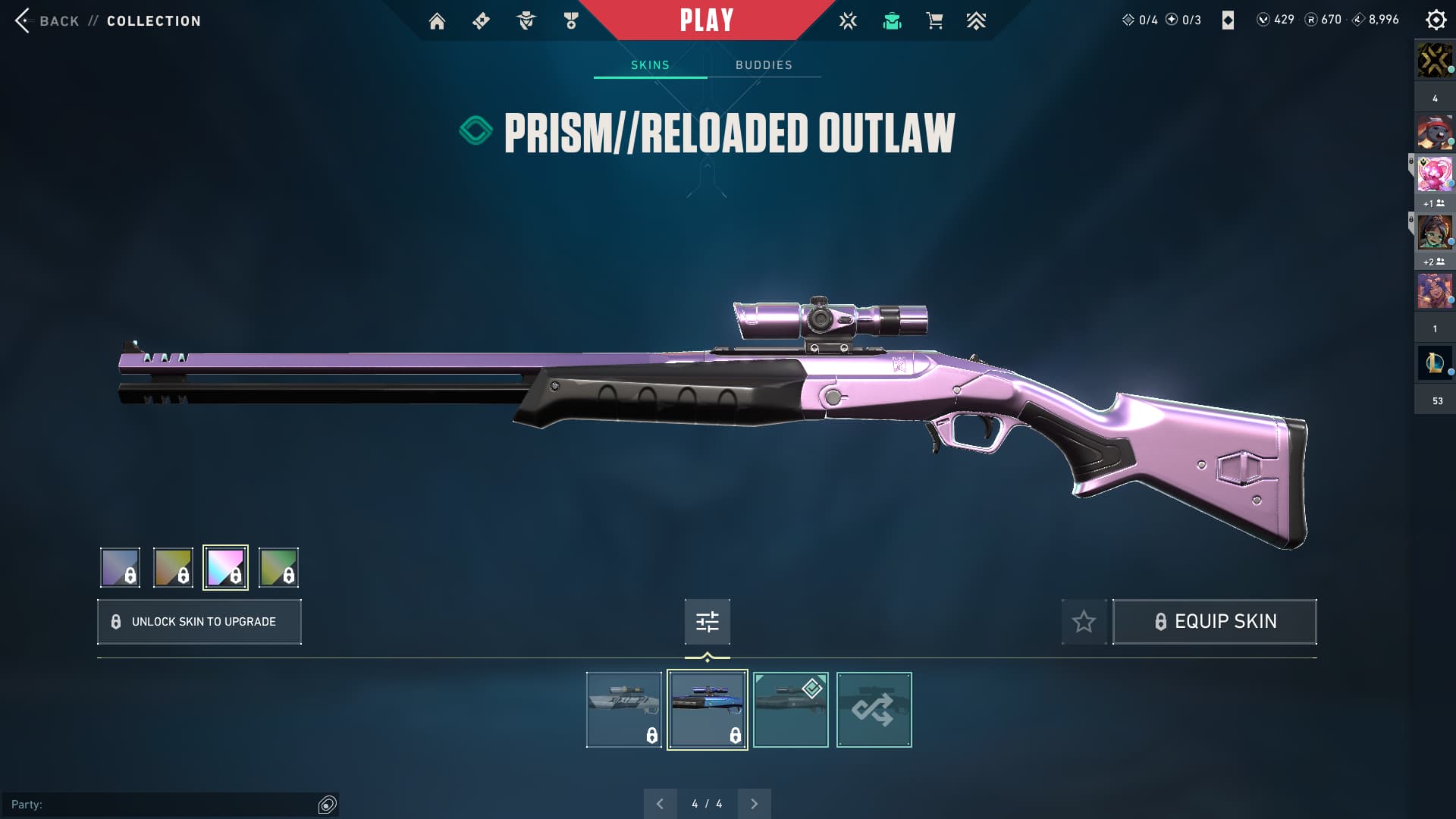Screen dimensions: 1456x819
Task: Select the white Outlaw skin thumbnail
Action: 623,710
